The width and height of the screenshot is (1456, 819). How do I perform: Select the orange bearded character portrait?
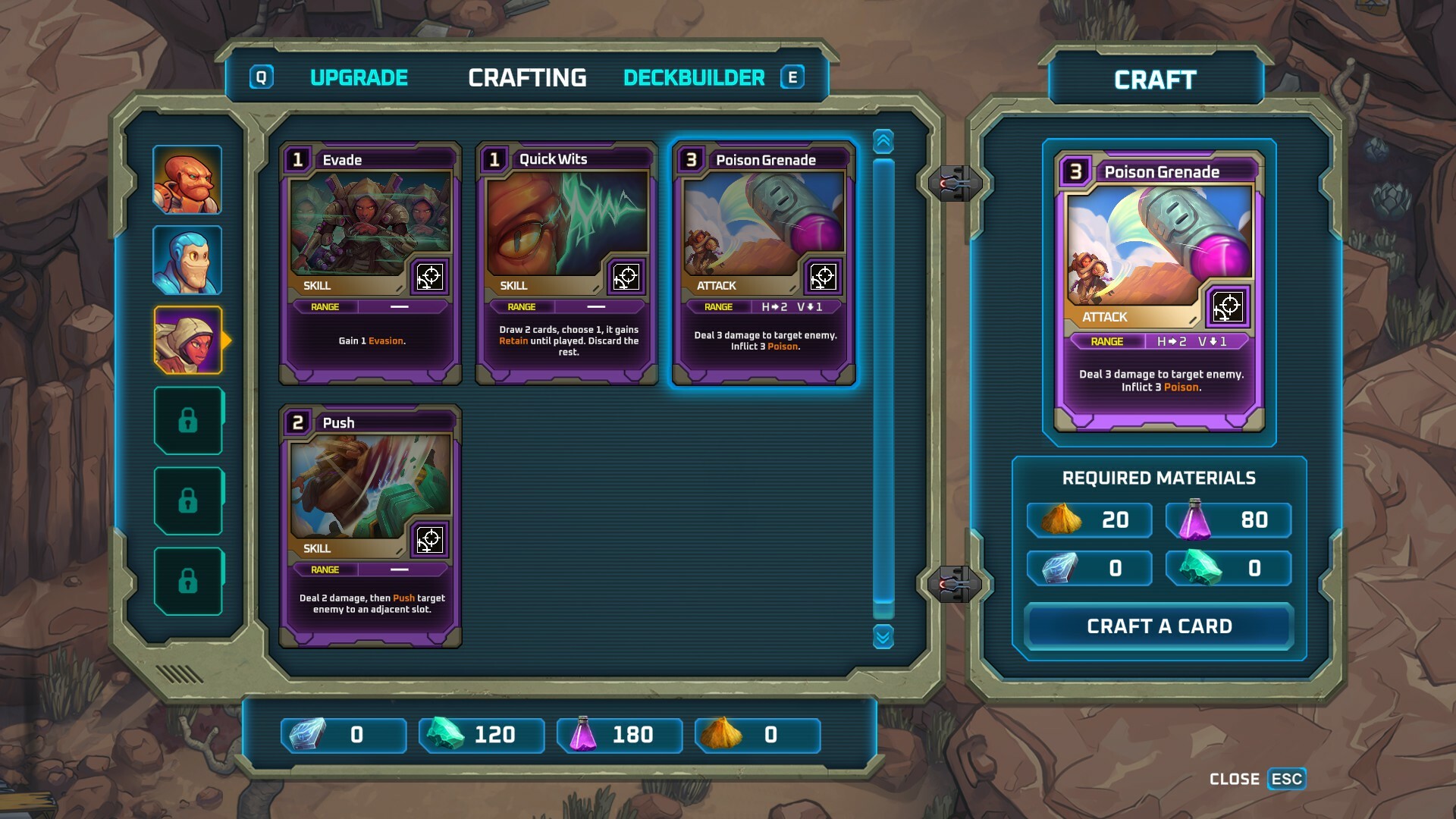187,180
